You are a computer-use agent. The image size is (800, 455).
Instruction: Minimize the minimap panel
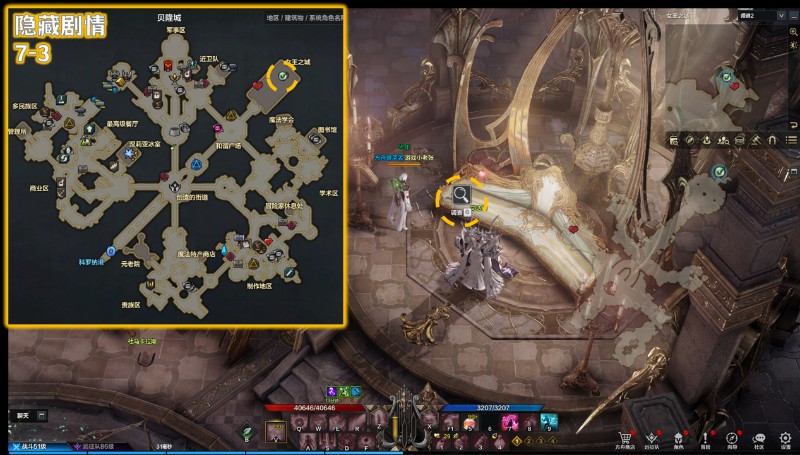coord(792,17)
